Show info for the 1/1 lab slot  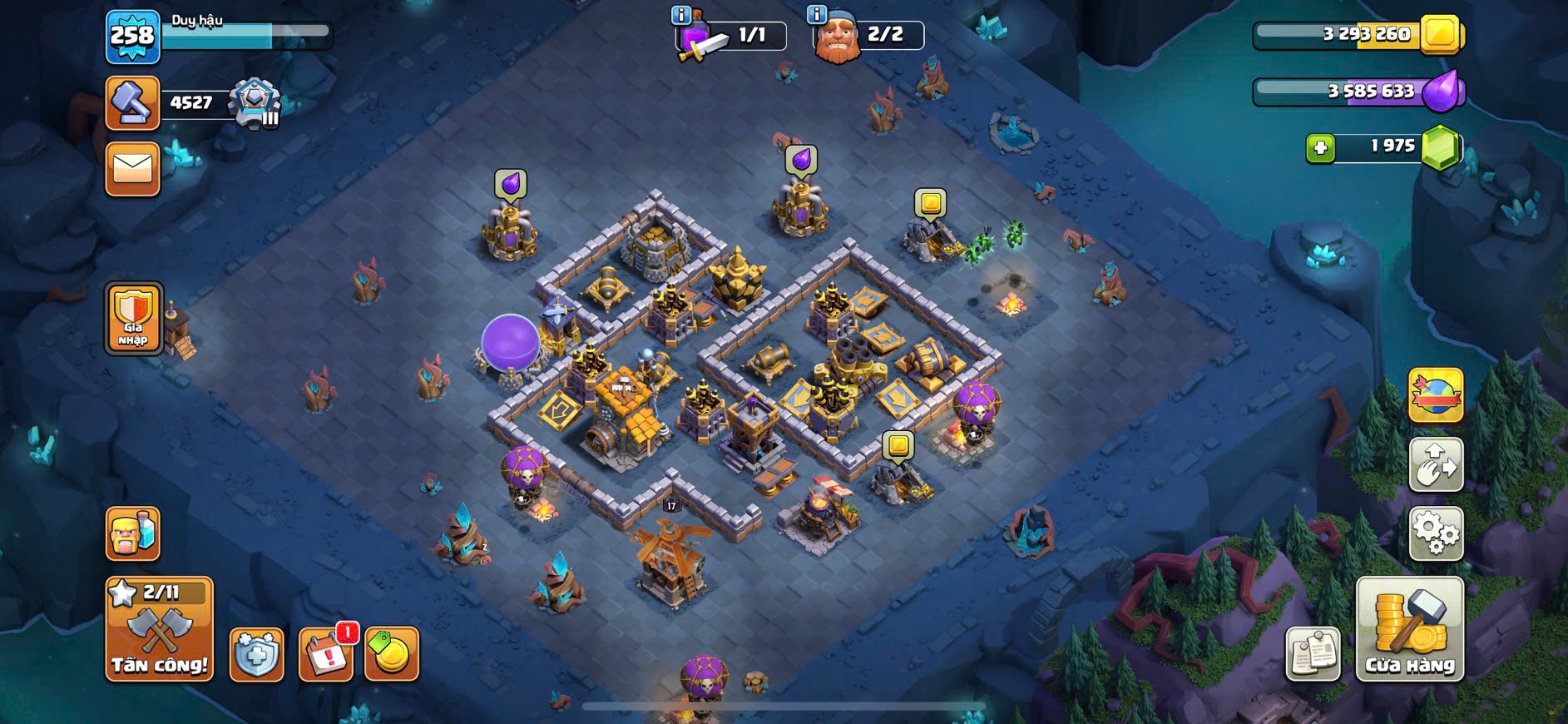click(x=681, y=15)
